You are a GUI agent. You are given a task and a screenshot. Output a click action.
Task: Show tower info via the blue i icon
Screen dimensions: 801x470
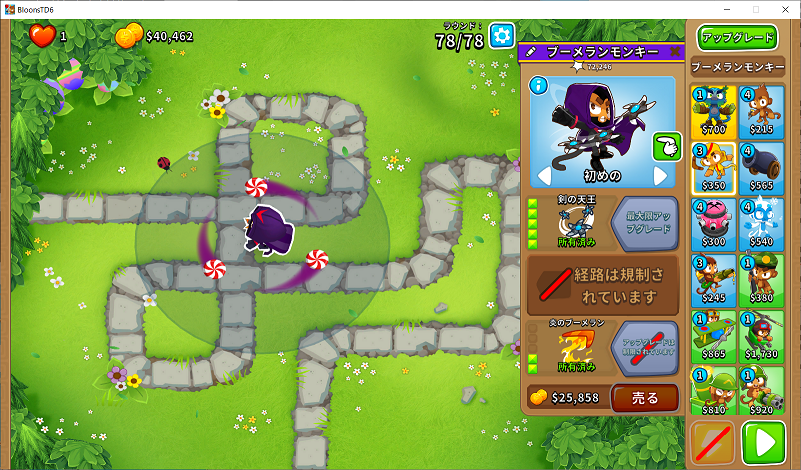click(537, 85)
